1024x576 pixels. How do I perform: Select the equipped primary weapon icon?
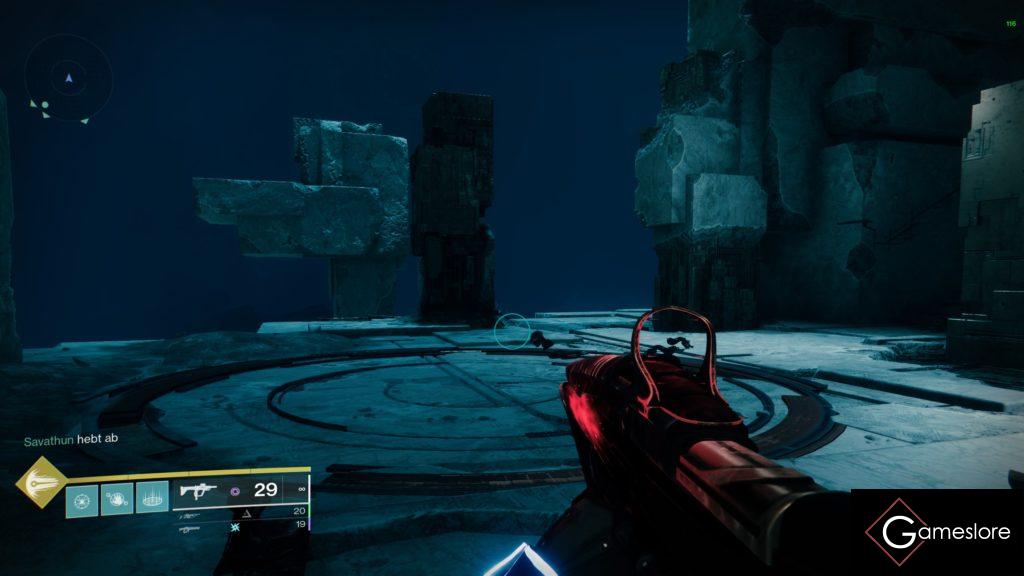pyautogui.click(x=198, y=491)
